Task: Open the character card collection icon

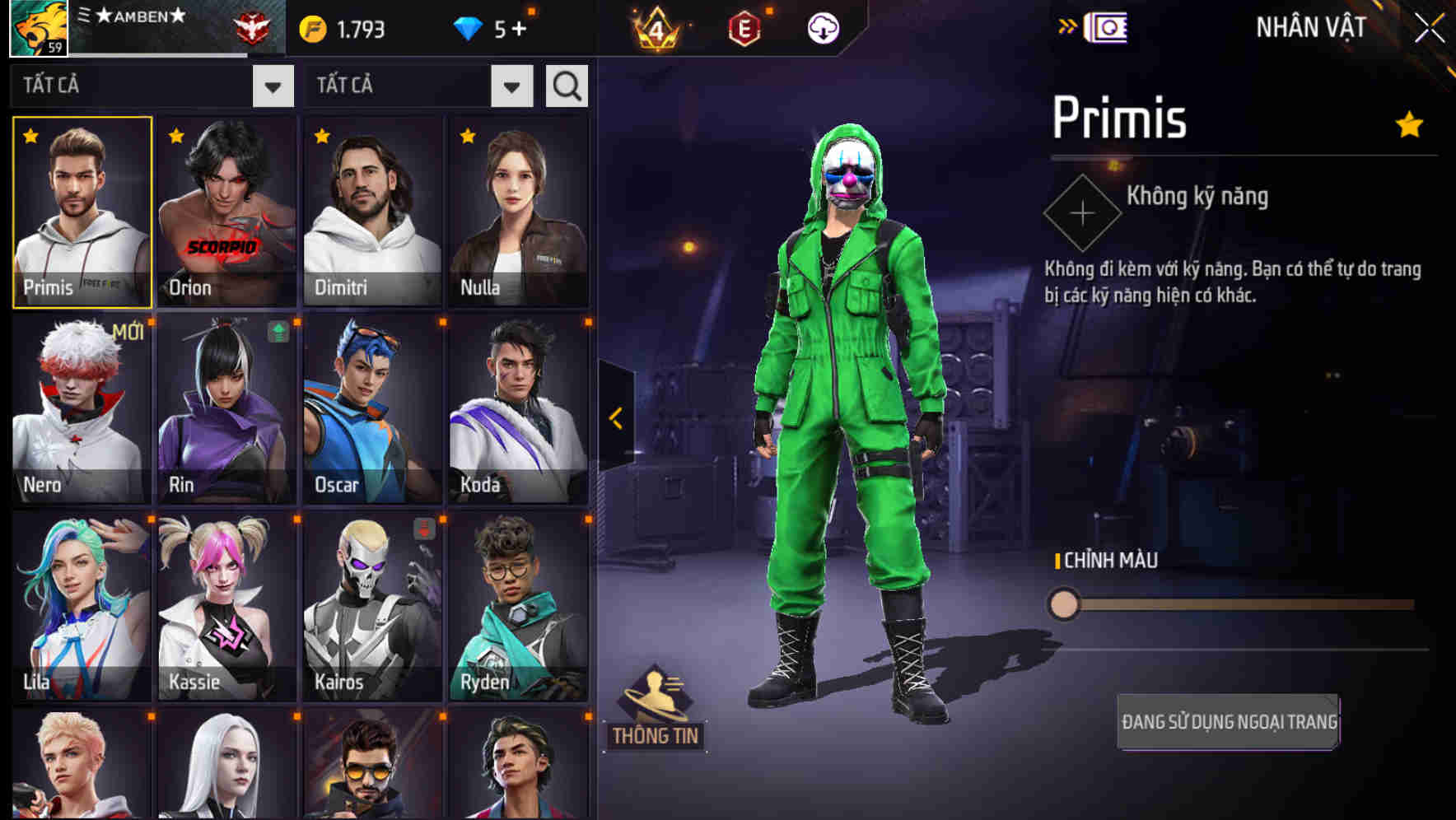Action: [x=1108, y=26]
